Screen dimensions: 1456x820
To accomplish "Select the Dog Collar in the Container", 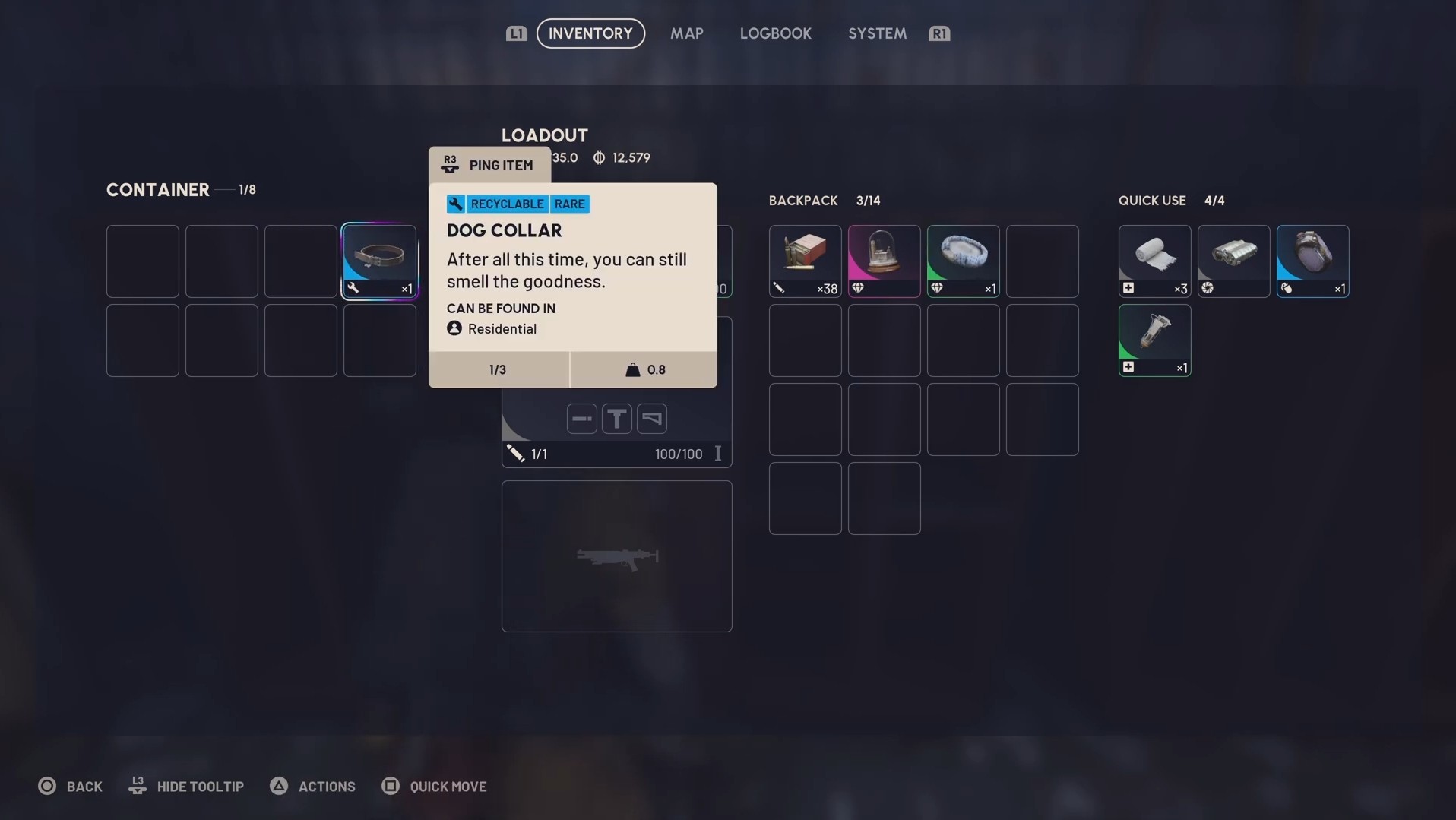I will pos(379,261).
